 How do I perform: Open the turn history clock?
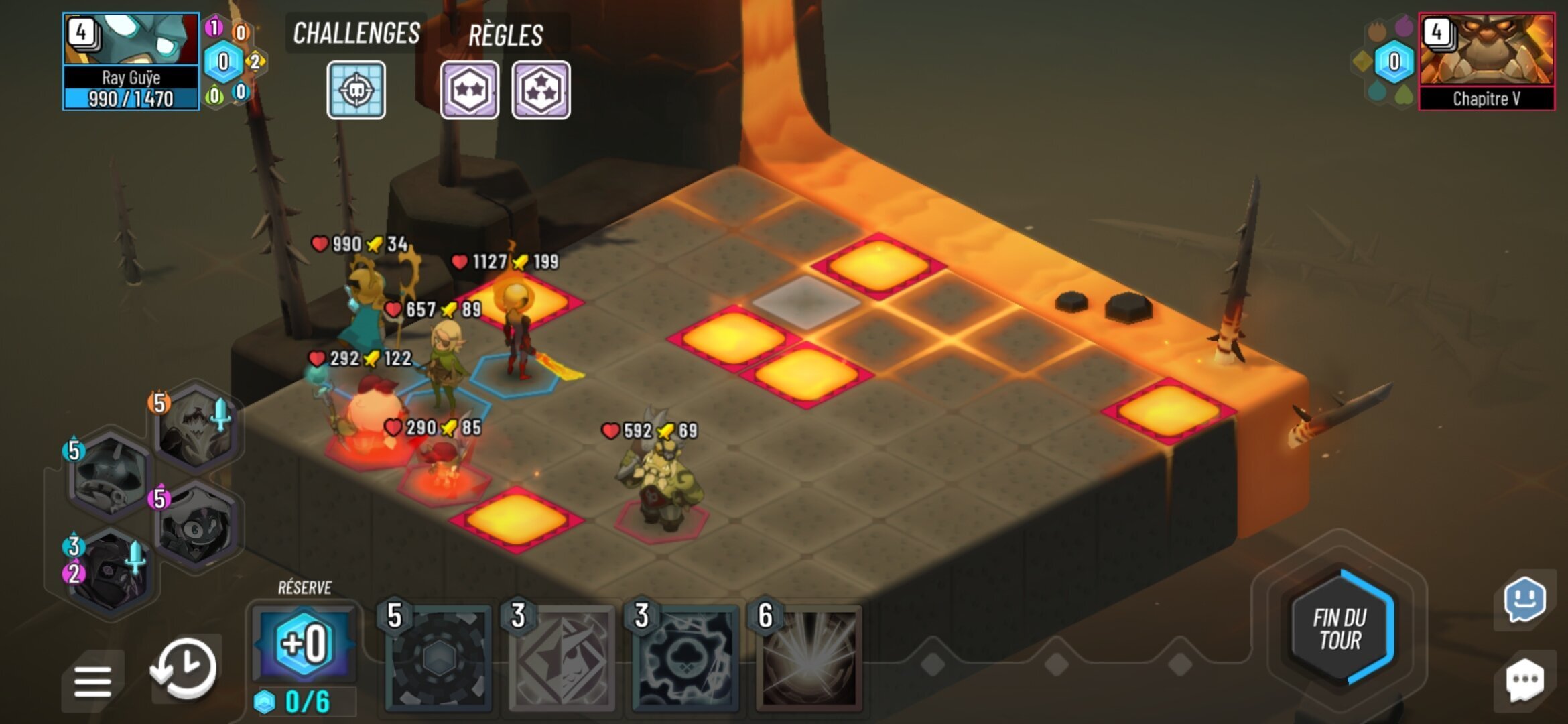(184, 667)
